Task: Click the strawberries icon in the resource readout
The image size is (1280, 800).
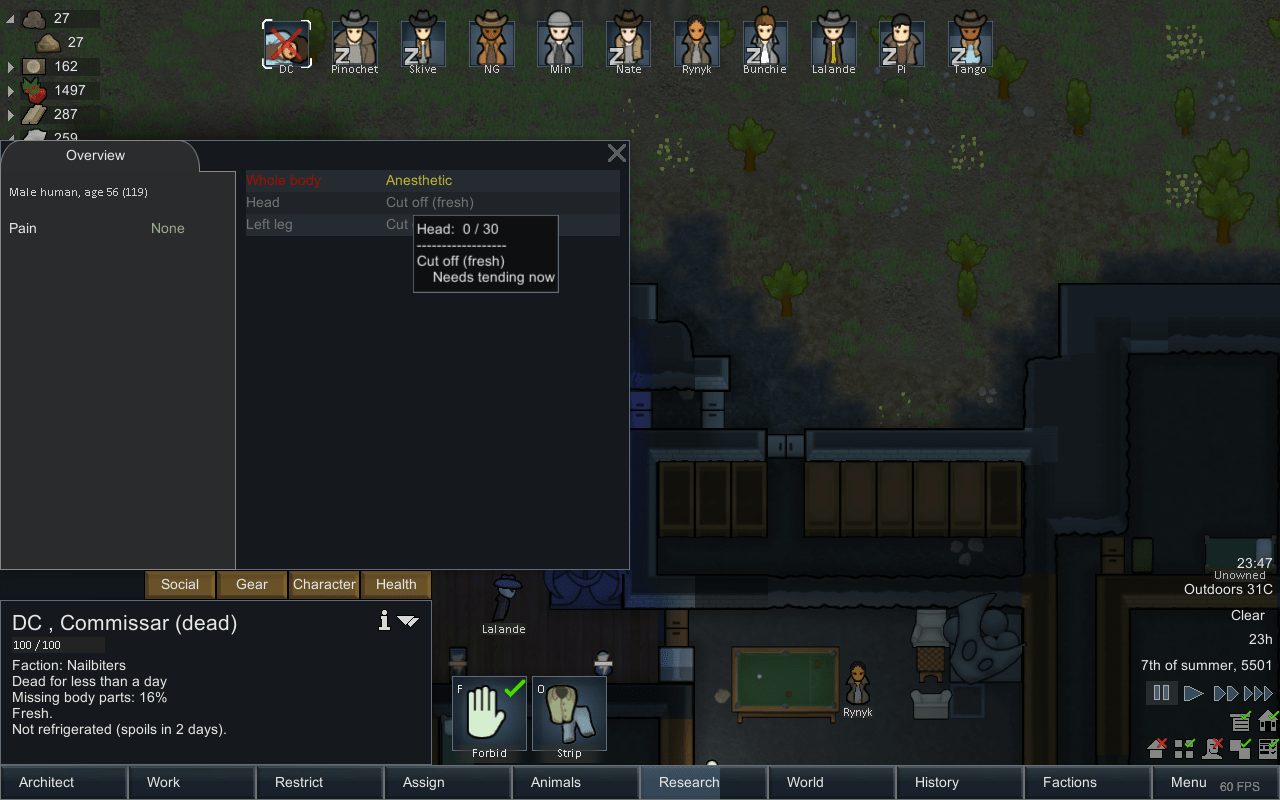Action: click(x=33, y=89)
